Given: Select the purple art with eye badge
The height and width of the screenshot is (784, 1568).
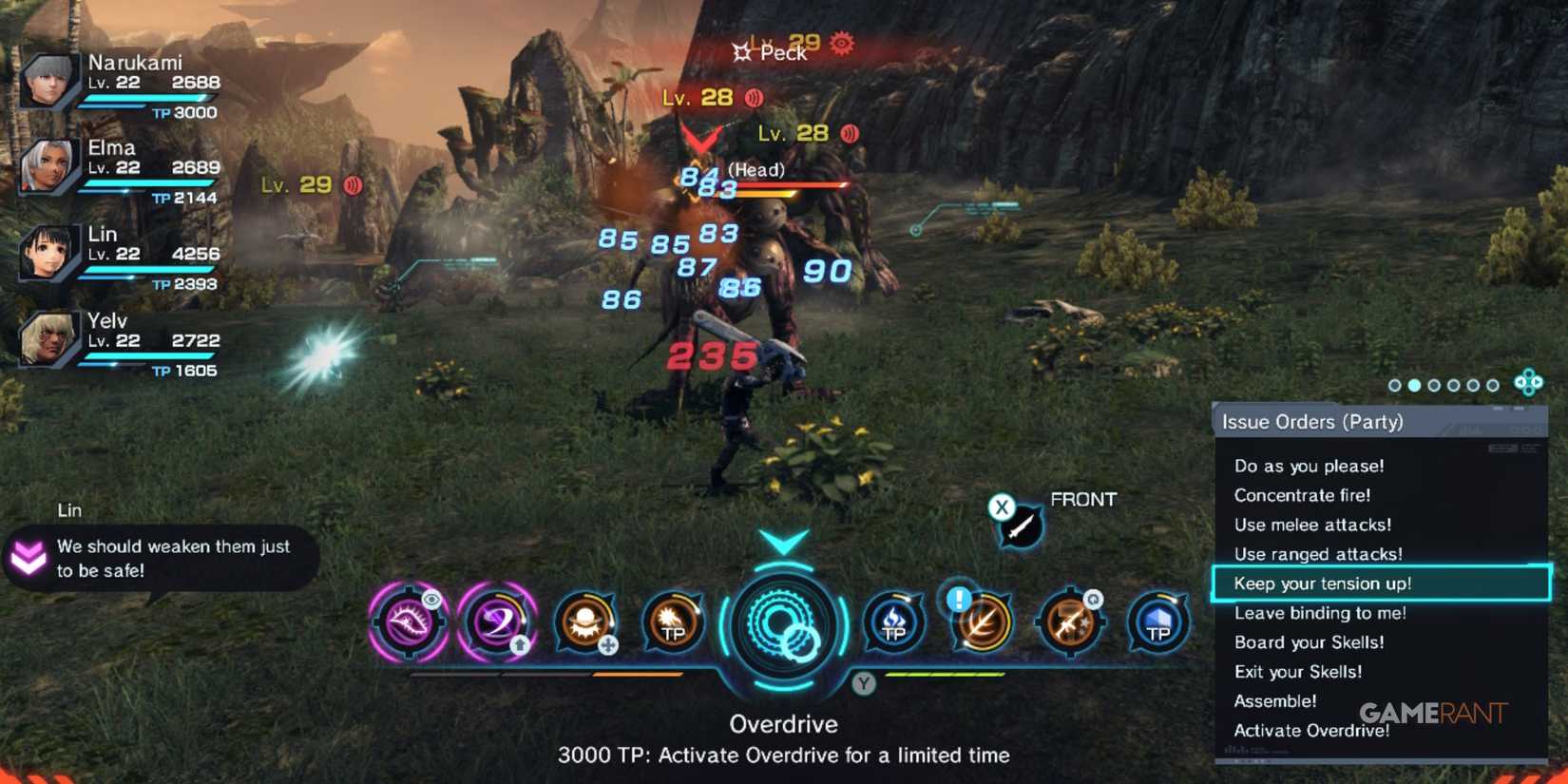Looking at the screenshot, I should coord(409,624).
